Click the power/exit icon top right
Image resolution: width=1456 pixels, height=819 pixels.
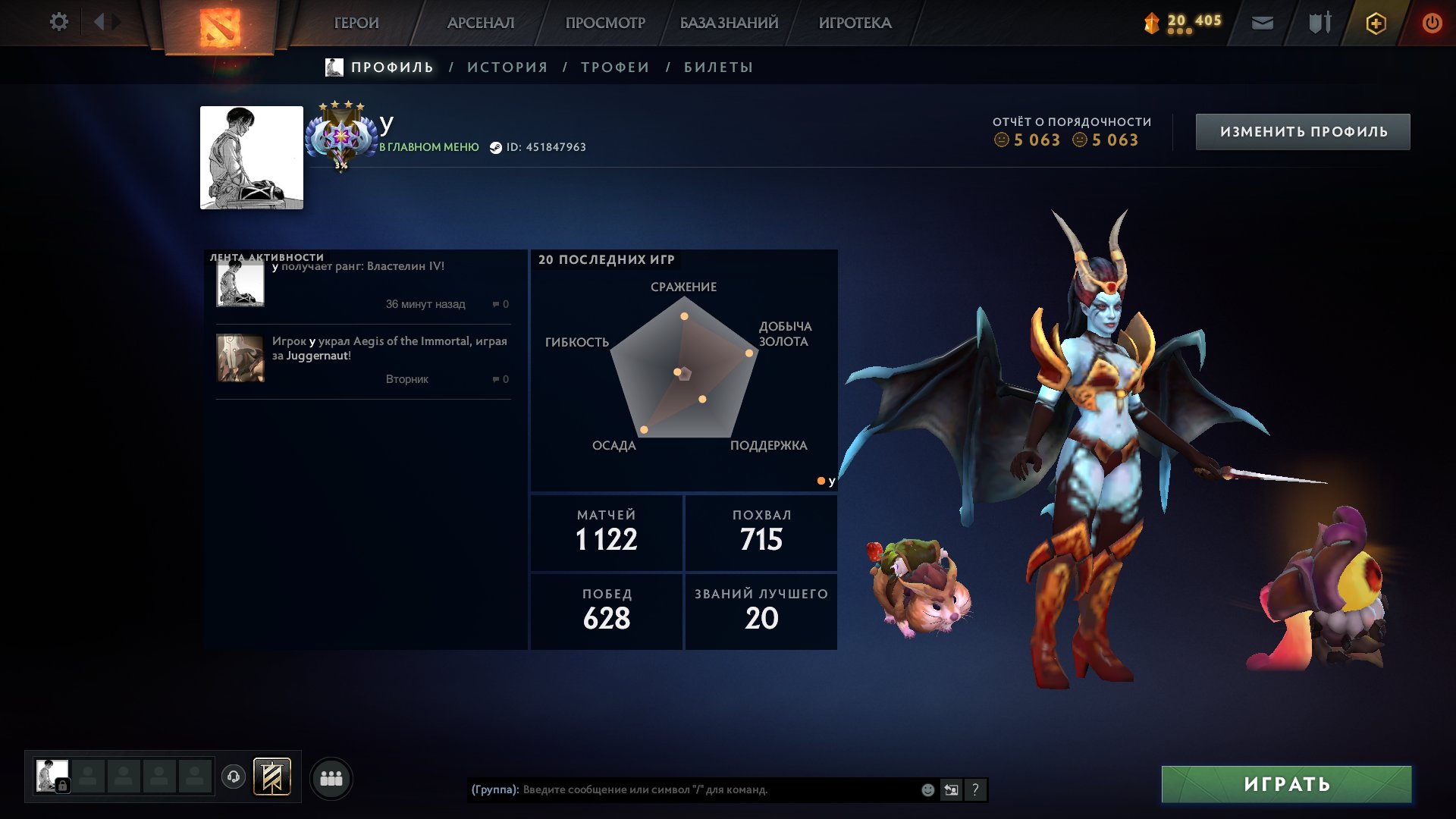point(1432,23)
